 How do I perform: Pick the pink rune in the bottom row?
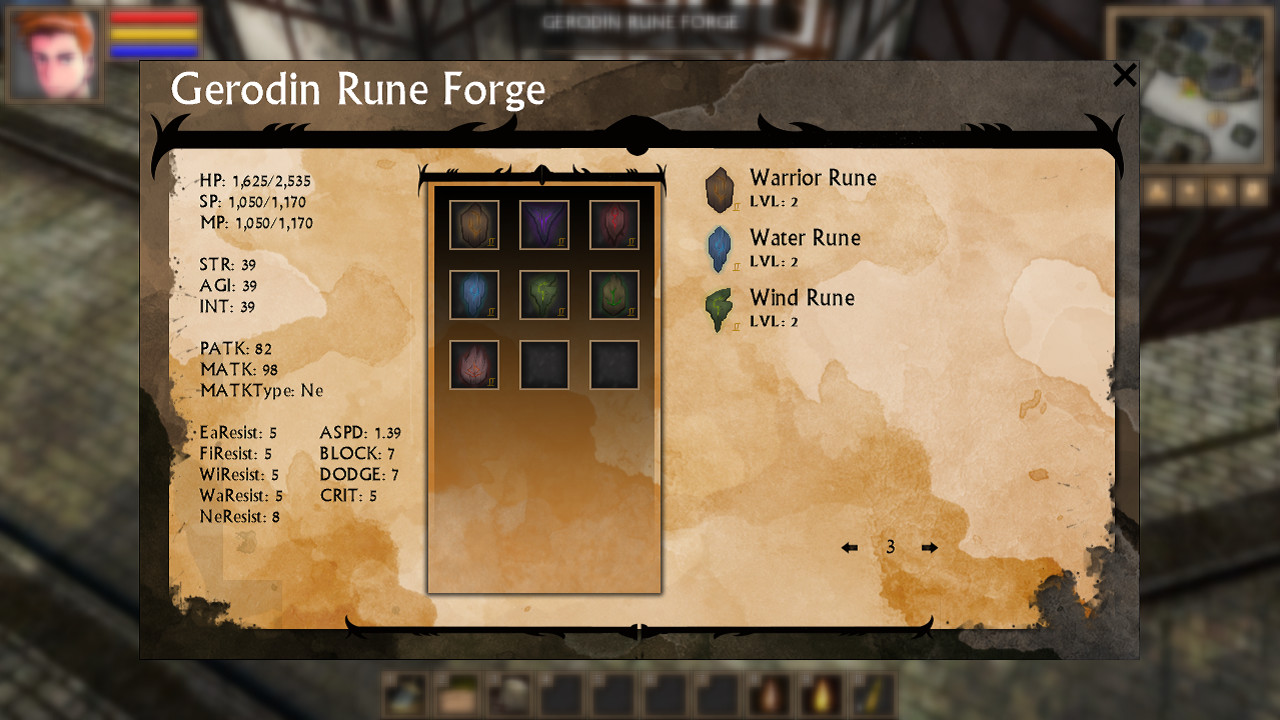[x=474, y=363]
